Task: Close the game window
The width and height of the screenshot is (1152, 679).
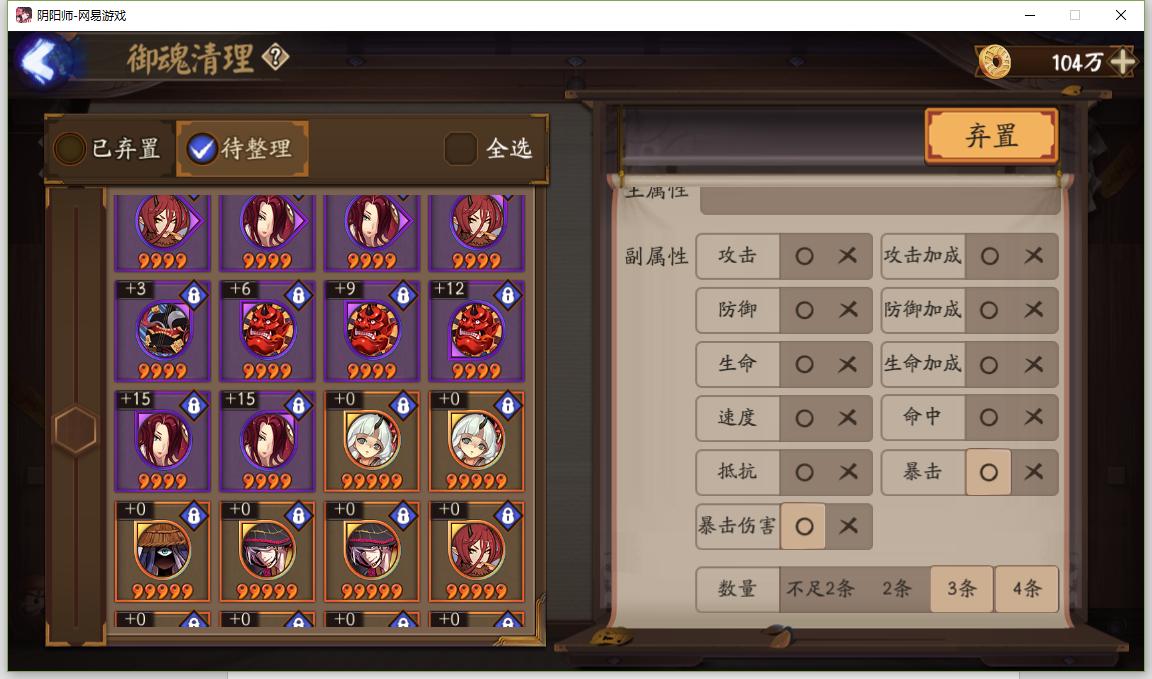Action: click(1122, 15)
